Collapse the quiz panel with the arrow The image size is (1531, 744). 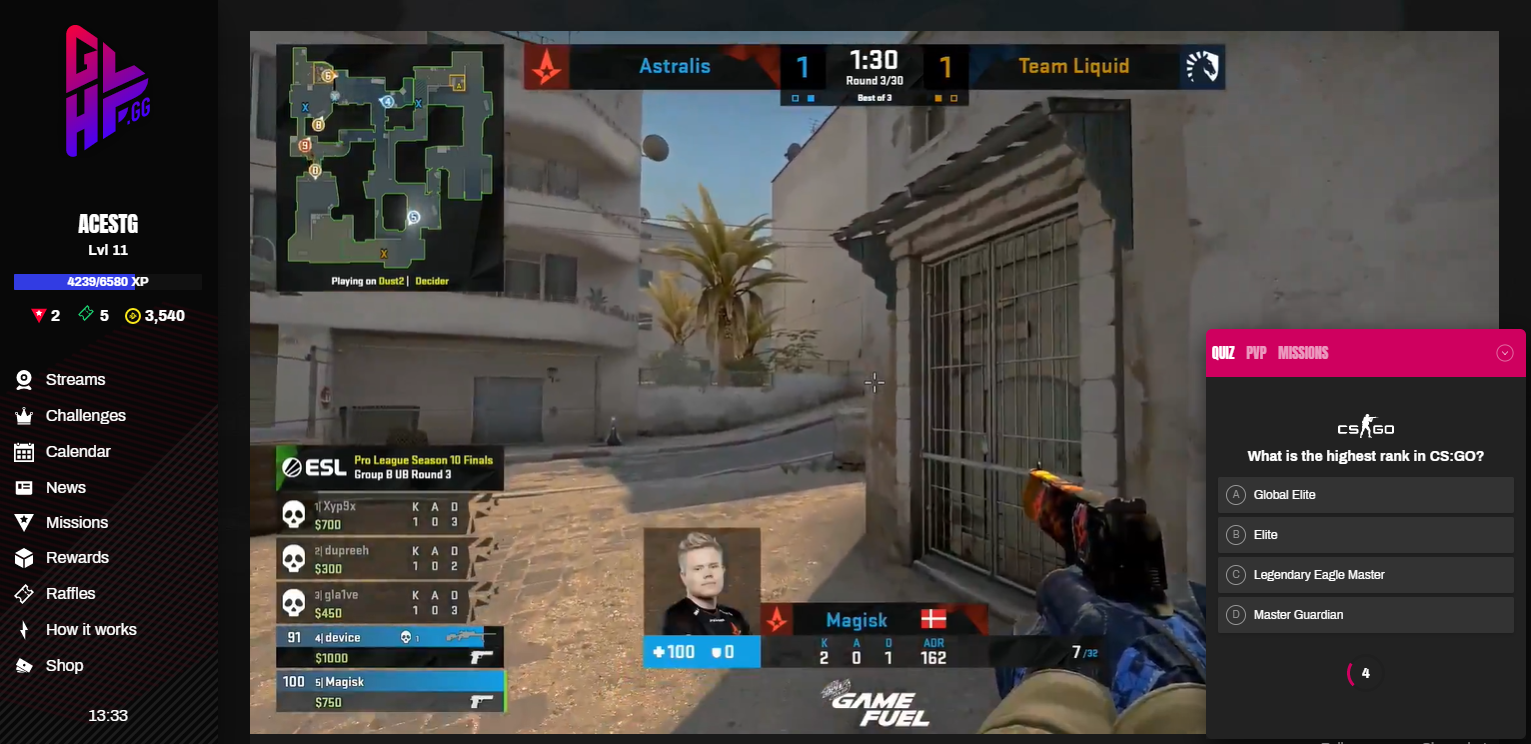pos(1504,353)
